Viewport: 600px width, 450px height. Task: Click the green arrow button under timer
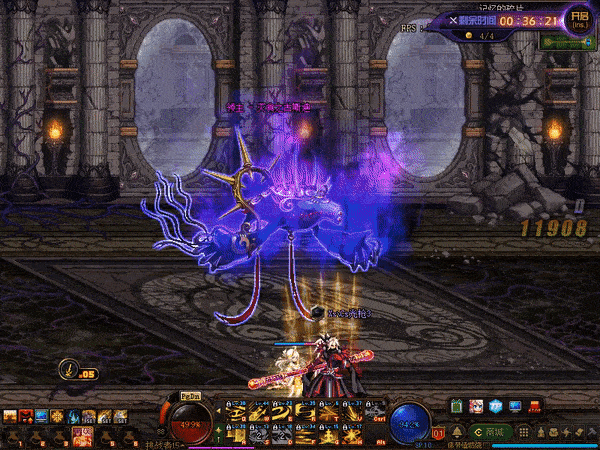(x=565, y=43)
